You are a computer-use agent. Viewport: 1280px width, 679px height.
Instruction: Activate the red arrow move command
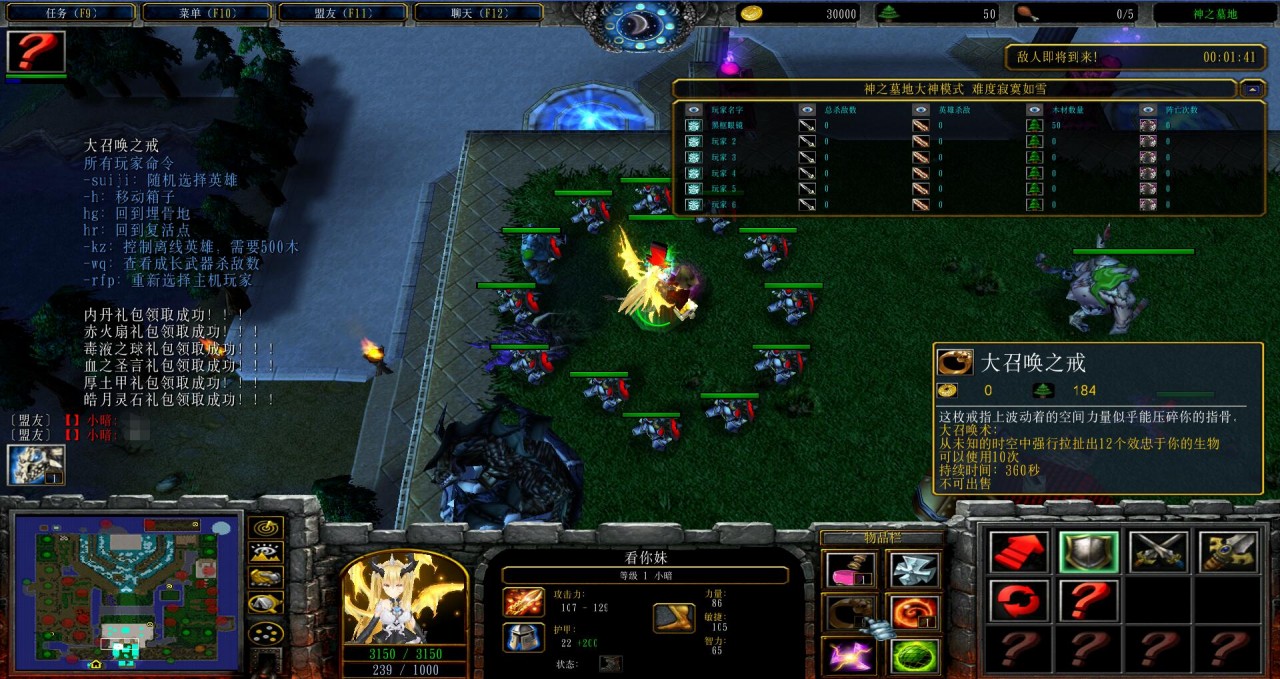pos(1019,552)
